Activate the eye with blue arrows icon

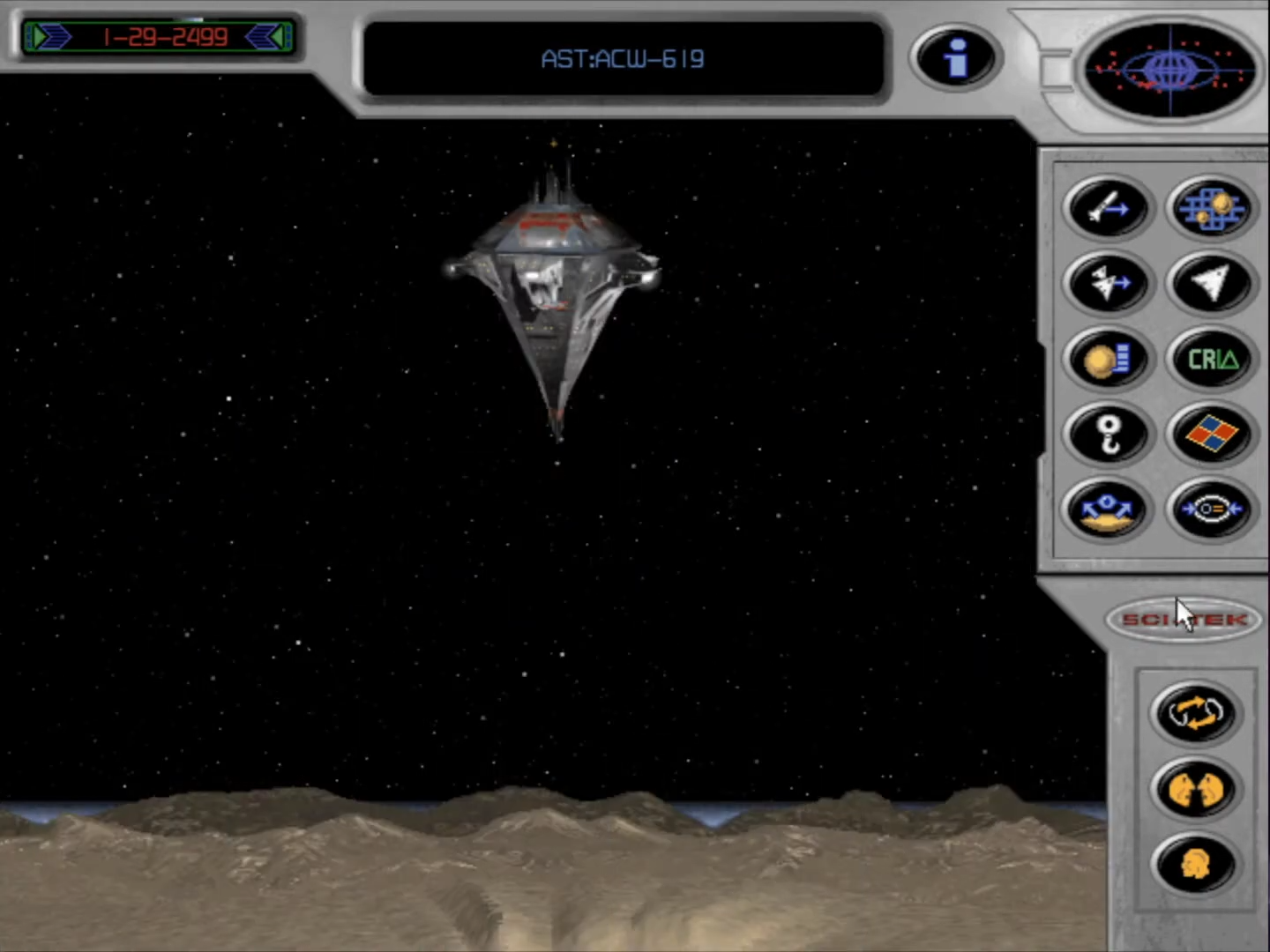(x=1211, y=509)
